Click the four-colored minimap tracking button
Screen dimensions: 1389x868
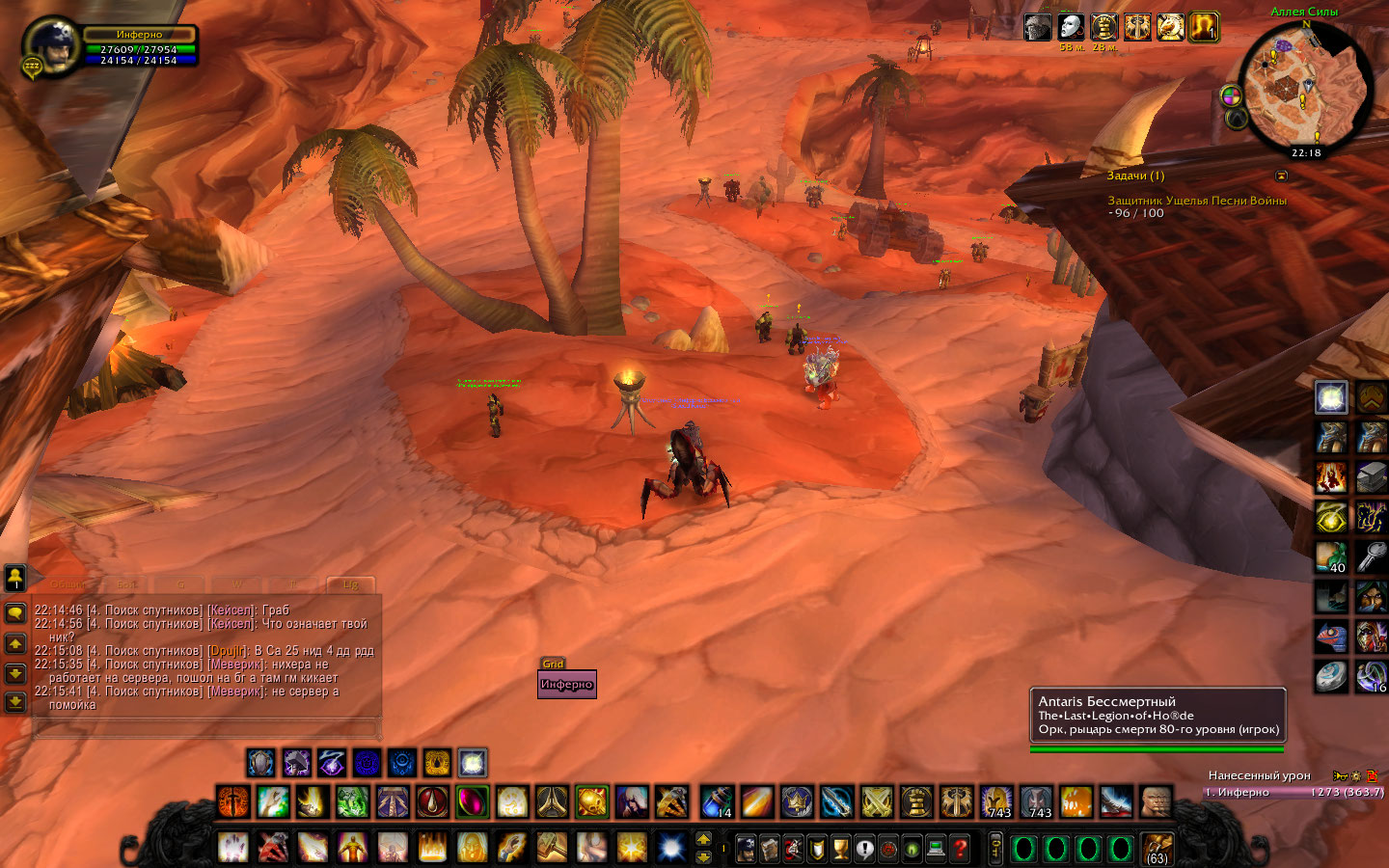coord(1231,95)
